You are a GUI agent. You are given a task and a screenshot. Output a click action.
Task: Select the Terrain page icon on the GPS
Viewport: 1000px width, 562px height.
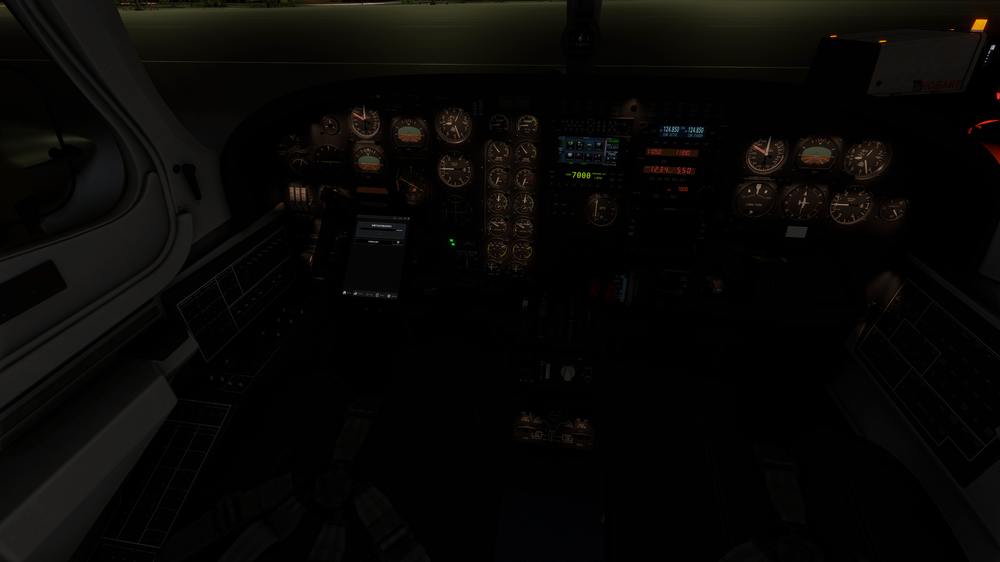point(590,145)
